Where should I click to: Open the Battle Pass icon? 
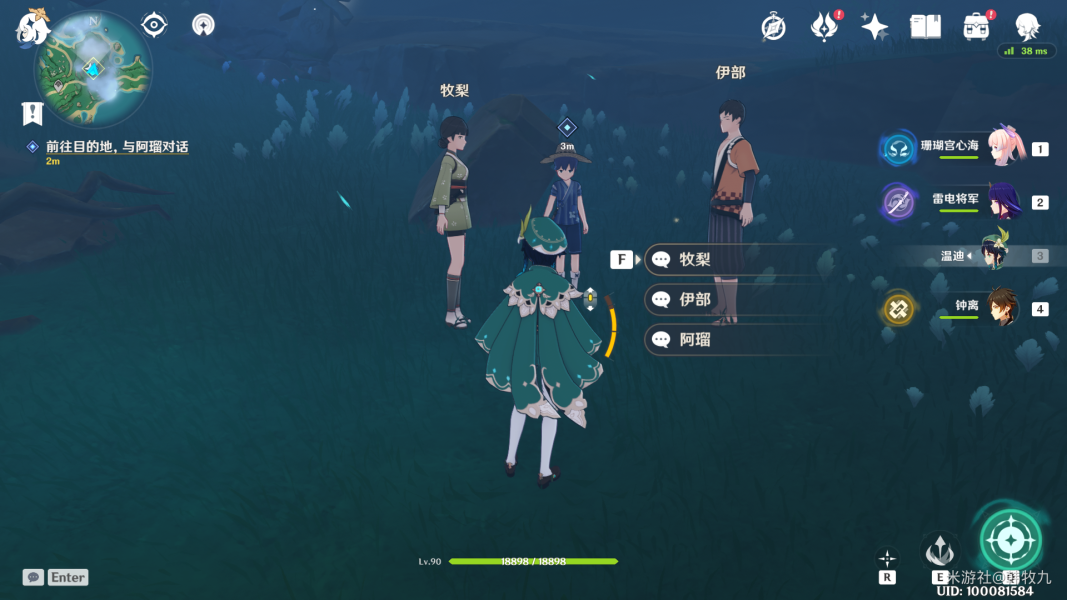coord(823,27)
